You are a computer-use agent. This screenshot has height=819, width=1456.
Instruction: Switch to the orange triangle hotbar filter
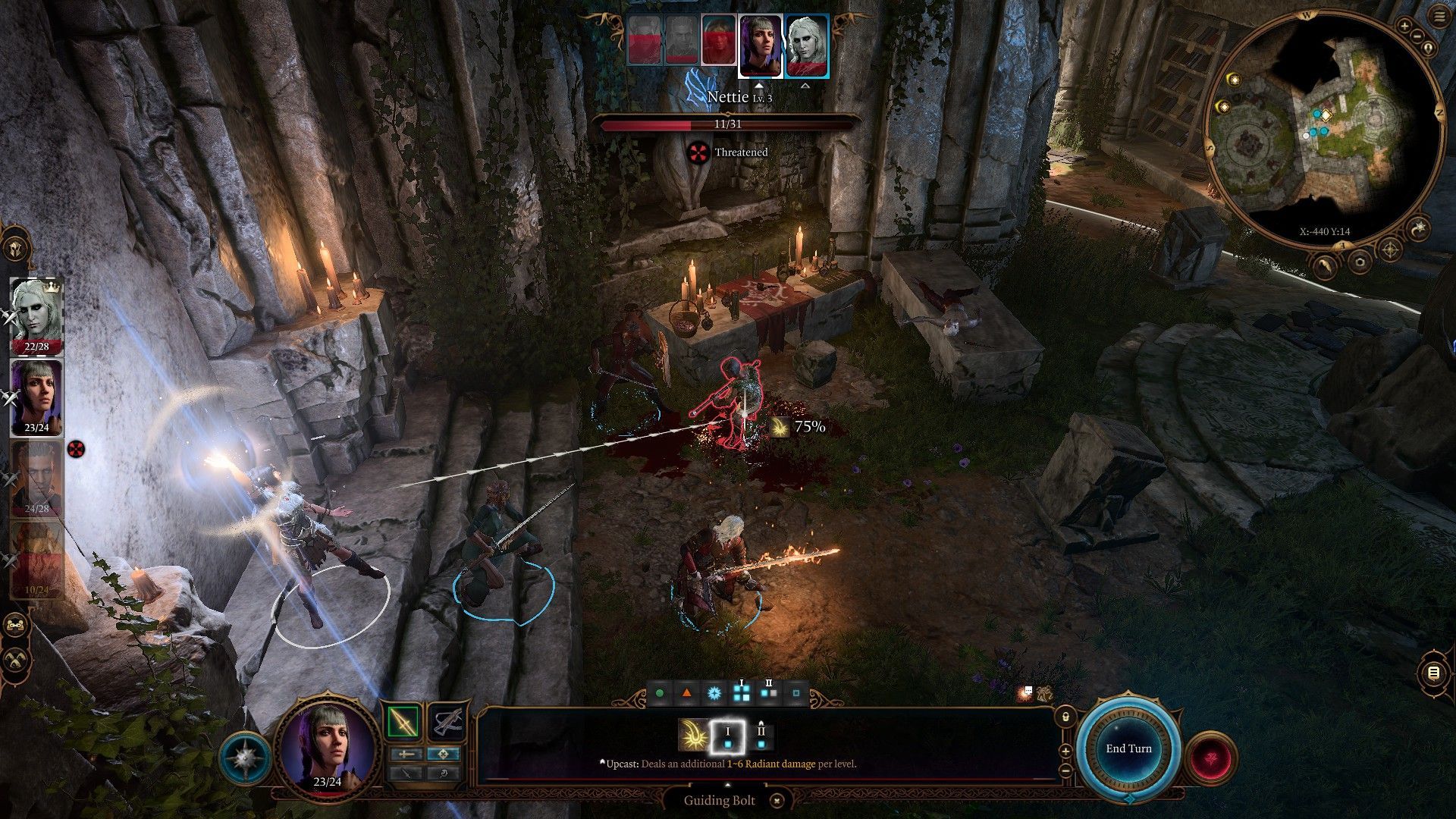coord(686,693)
